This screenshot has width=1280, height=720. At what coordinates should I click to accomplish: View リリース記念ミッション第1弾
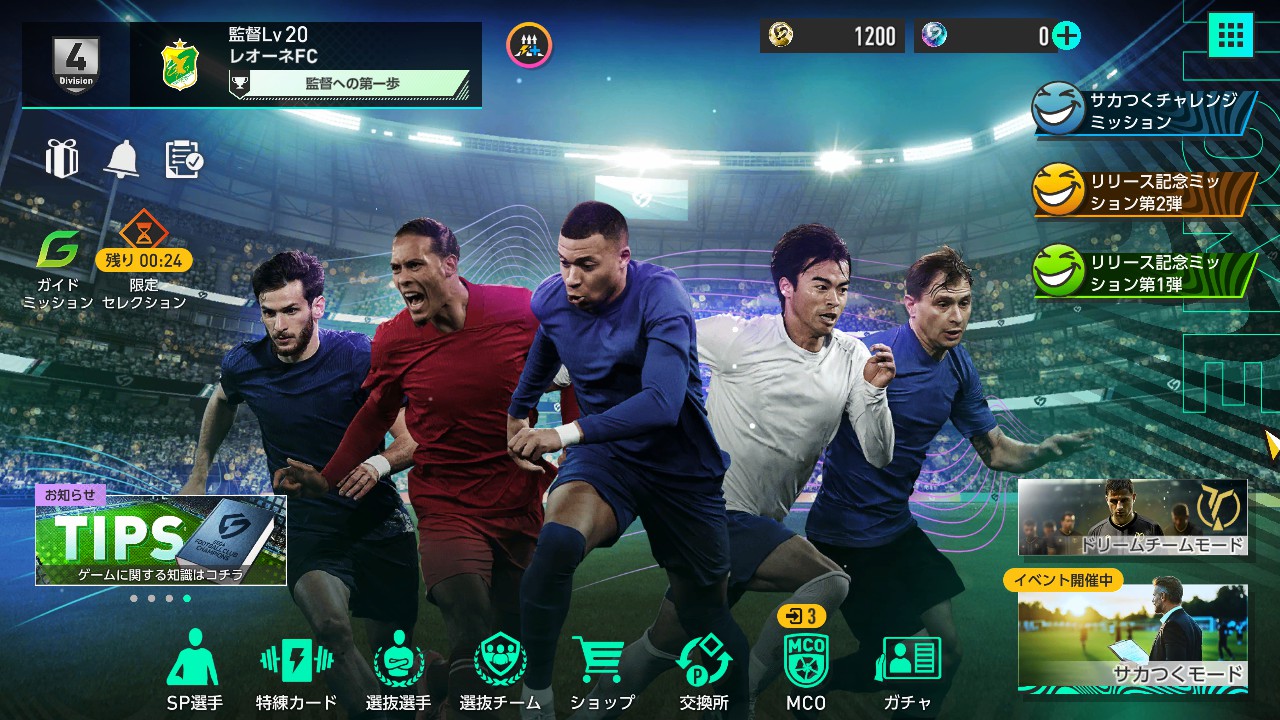(x=1140, y=272)
